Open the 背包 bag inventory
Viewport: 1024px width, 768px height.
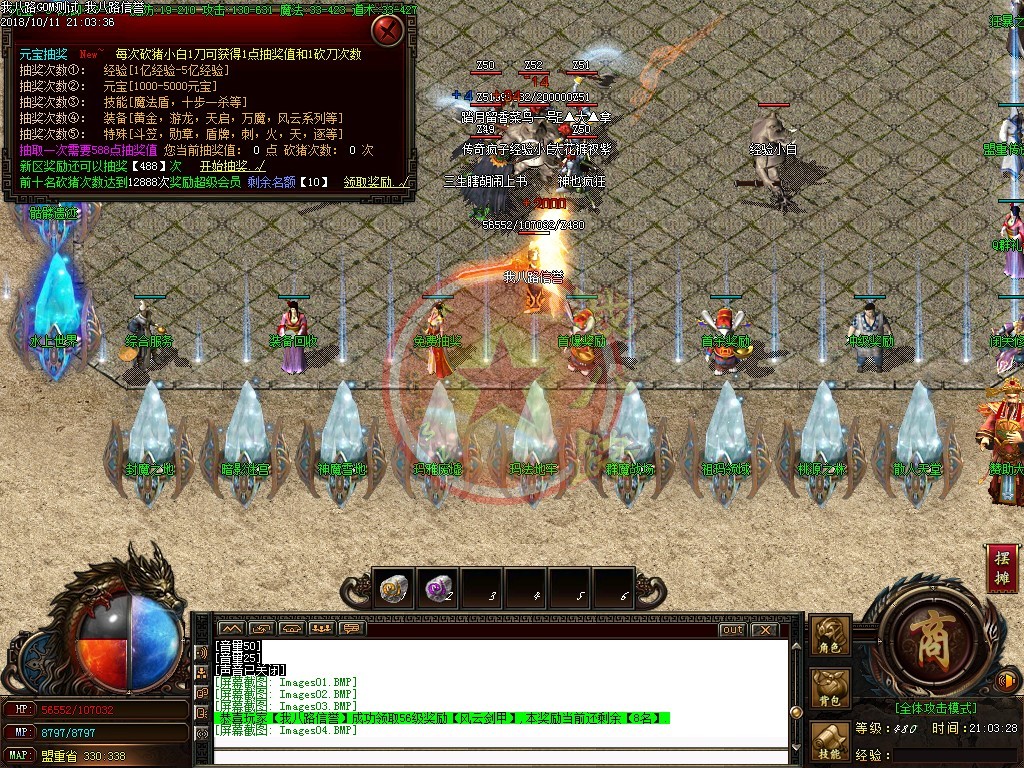click(x=831, y=686)
